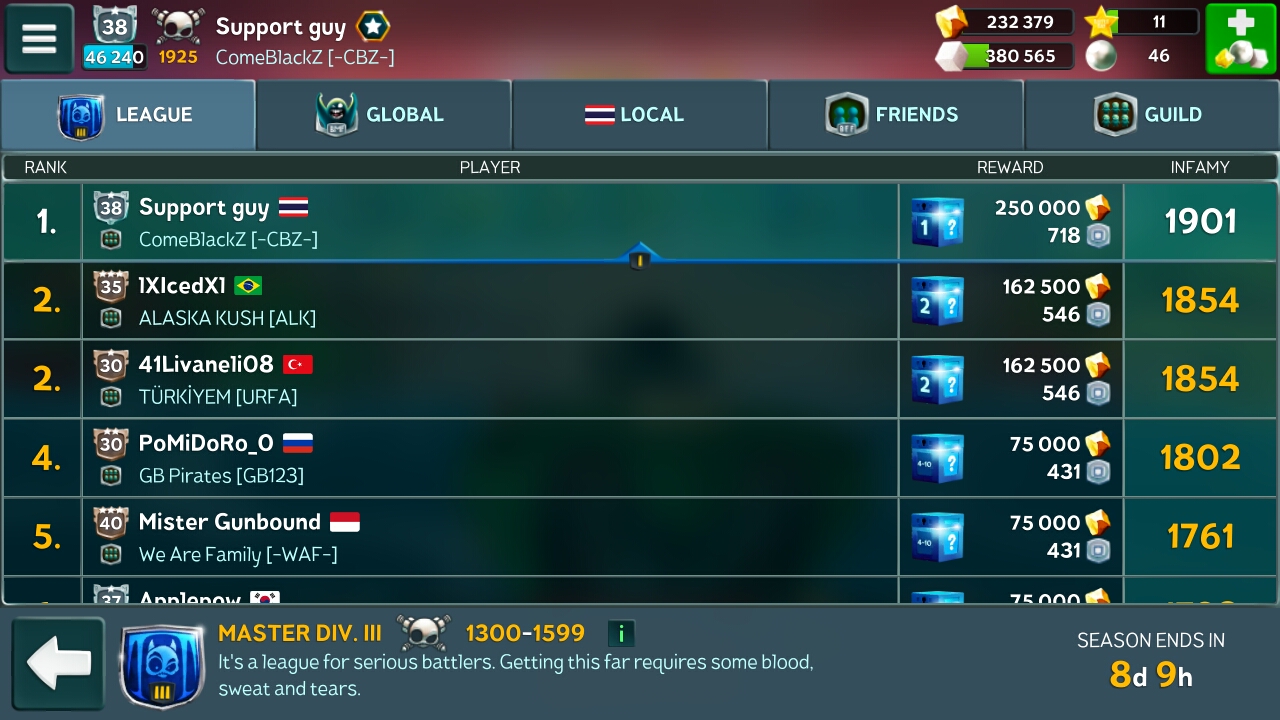This screenshot has width=1280, height=720.
Task: Select the 41Livaneli08 player row
Action: (490, 379)
